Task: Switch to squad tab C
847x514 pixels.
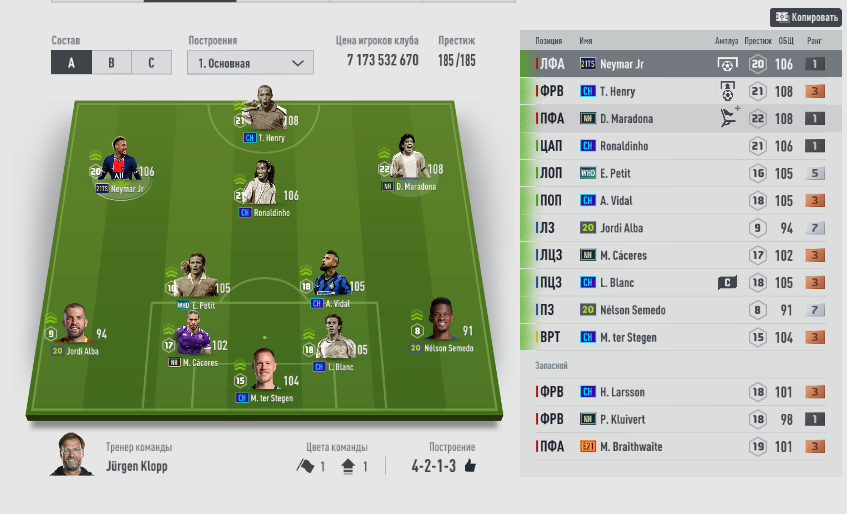Action: 151,62
